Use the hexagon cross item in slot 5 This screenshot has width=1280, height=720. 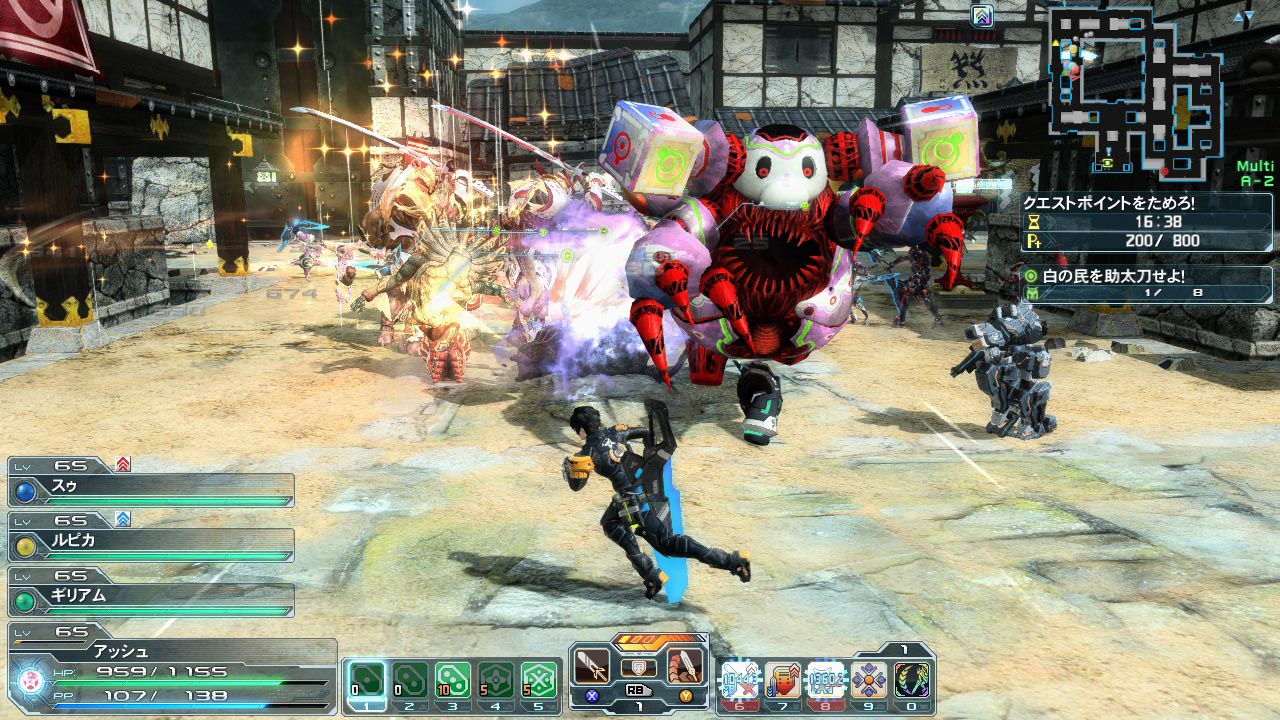tap(539, 680)
